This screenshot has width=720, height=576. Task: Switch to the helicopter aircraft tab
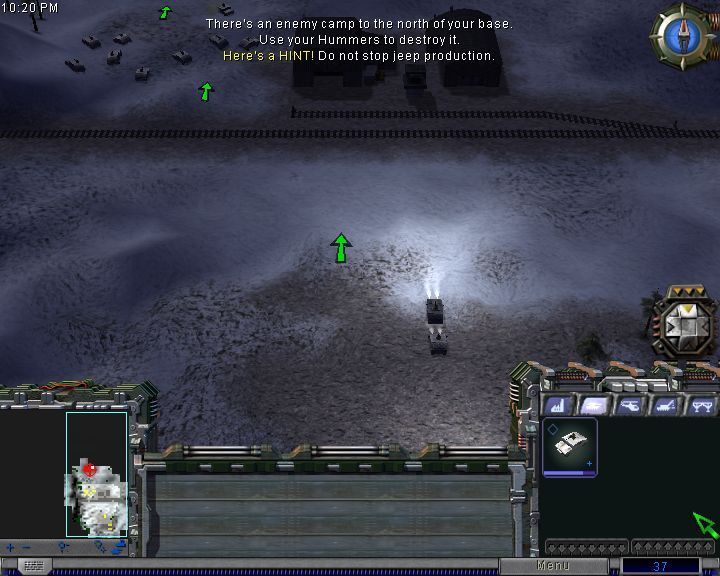629,405
